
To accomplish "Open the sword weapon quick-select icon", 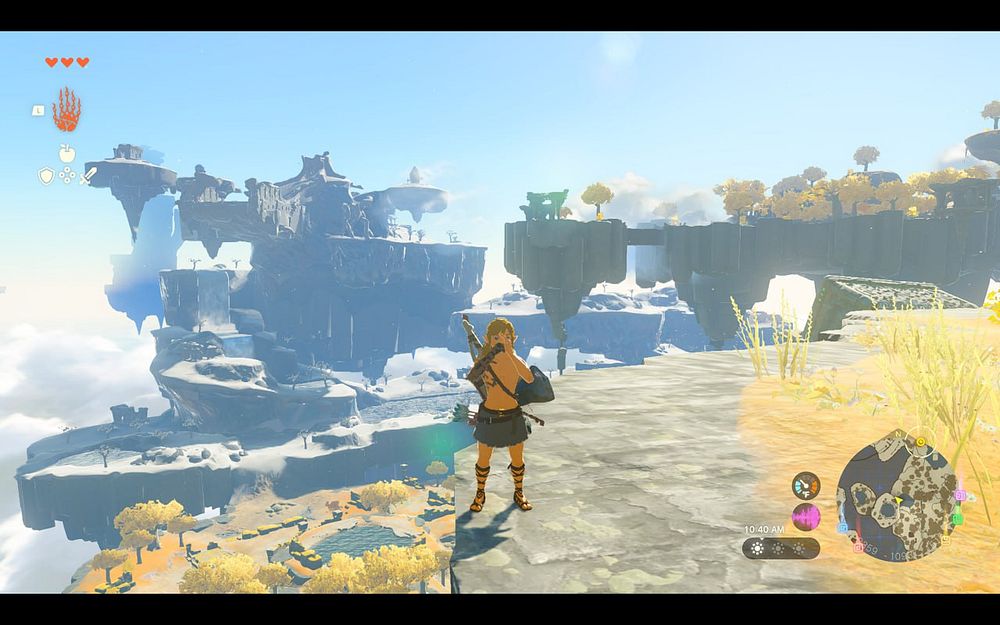I will [88, 176].
